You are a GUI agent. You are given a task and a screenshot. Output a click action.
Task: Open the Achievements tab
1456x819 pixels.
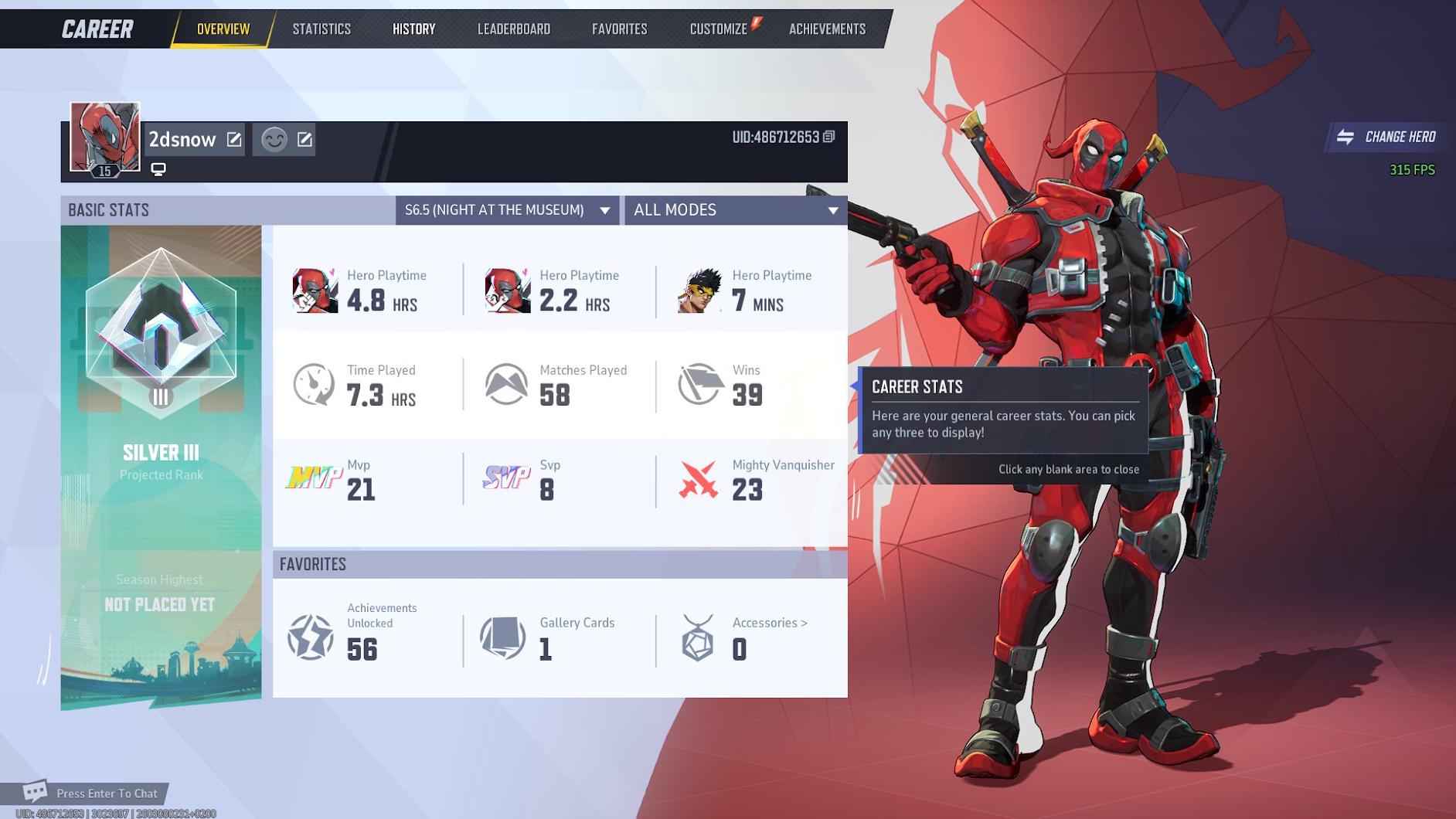tap(827, 29)
